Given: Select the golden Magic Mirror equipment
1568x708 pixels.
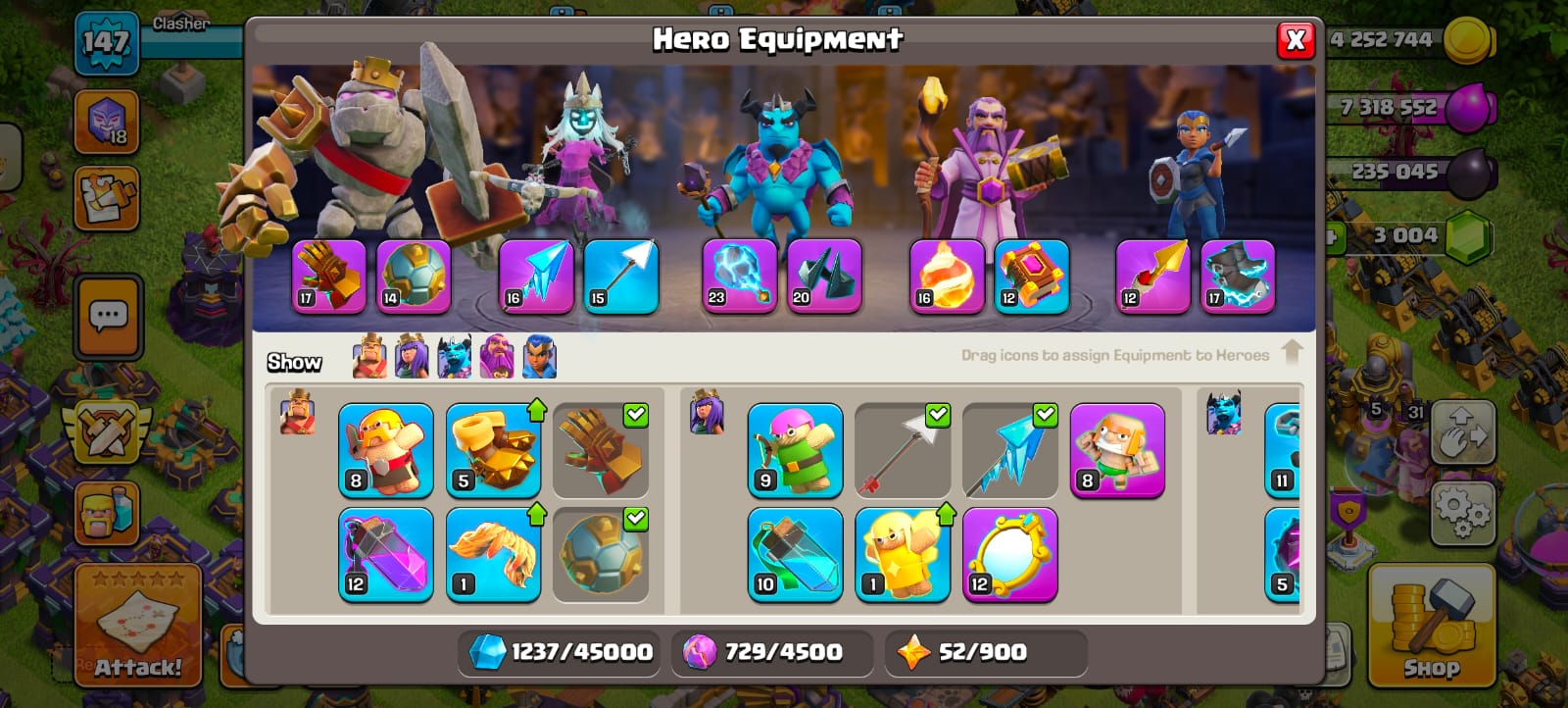Looking at the screenshot, I should pos(1009,554).
